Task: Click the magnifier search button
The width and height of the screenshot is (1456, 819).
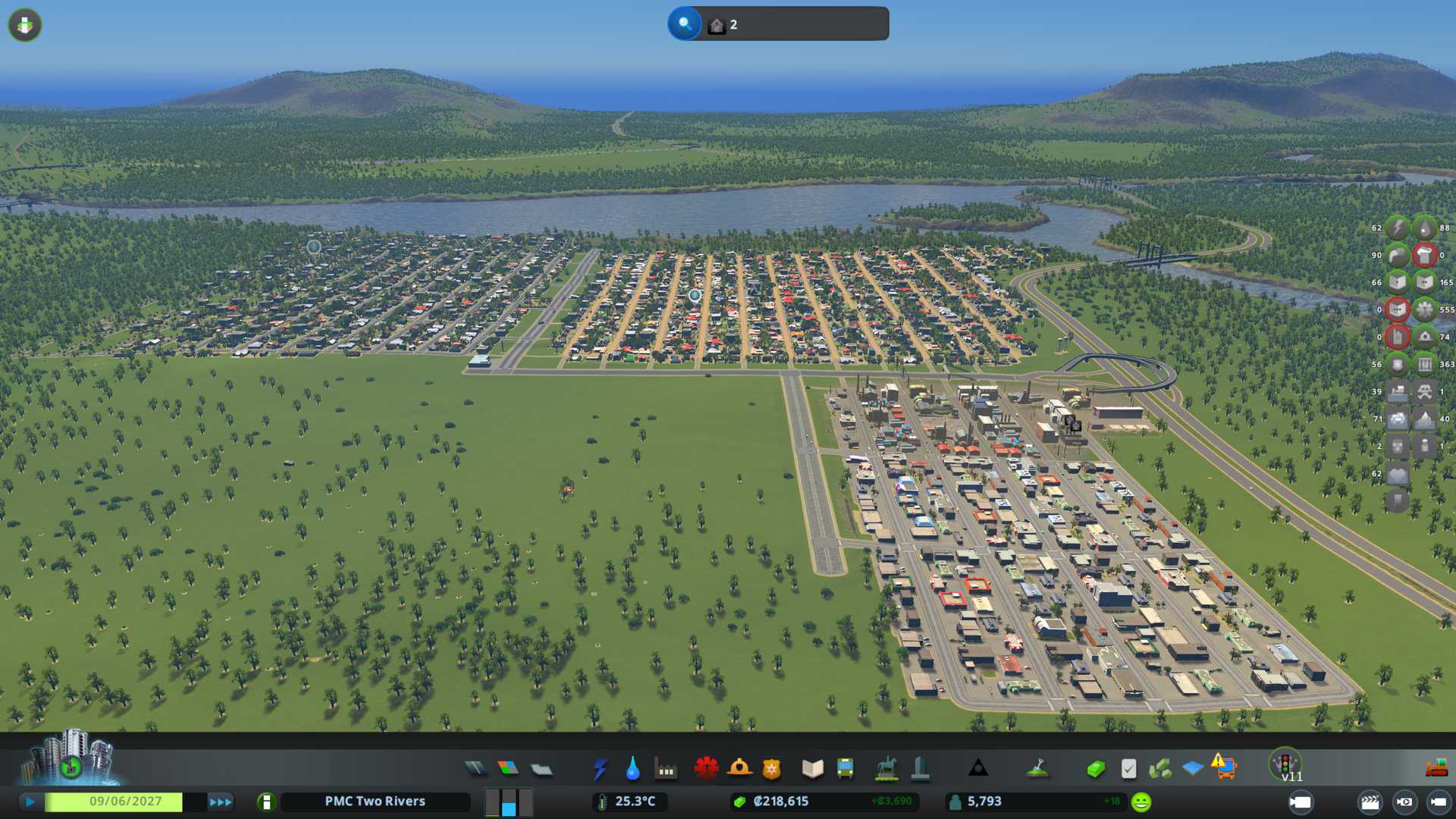Action: 684,24
